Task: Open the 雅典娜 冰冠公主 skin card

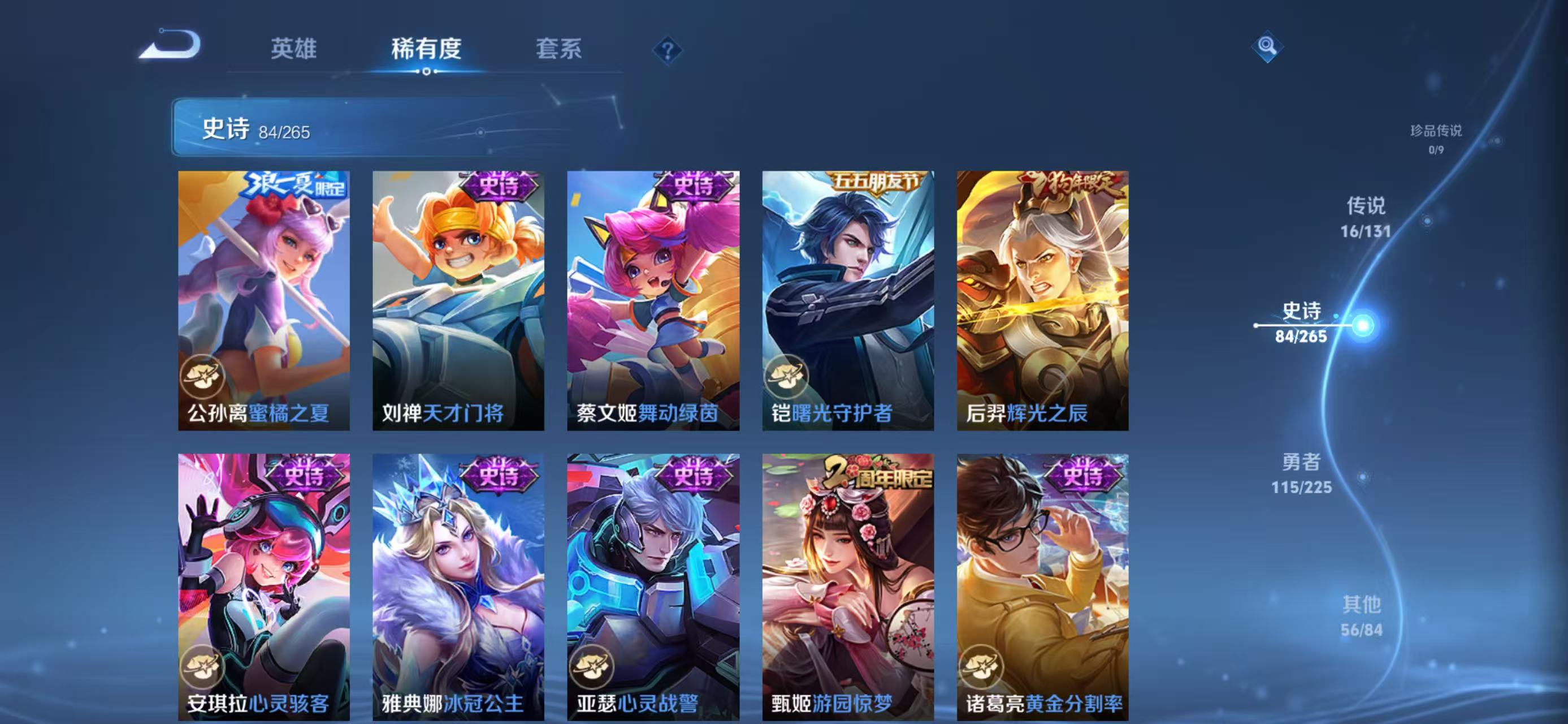Action: pos(458,587)
